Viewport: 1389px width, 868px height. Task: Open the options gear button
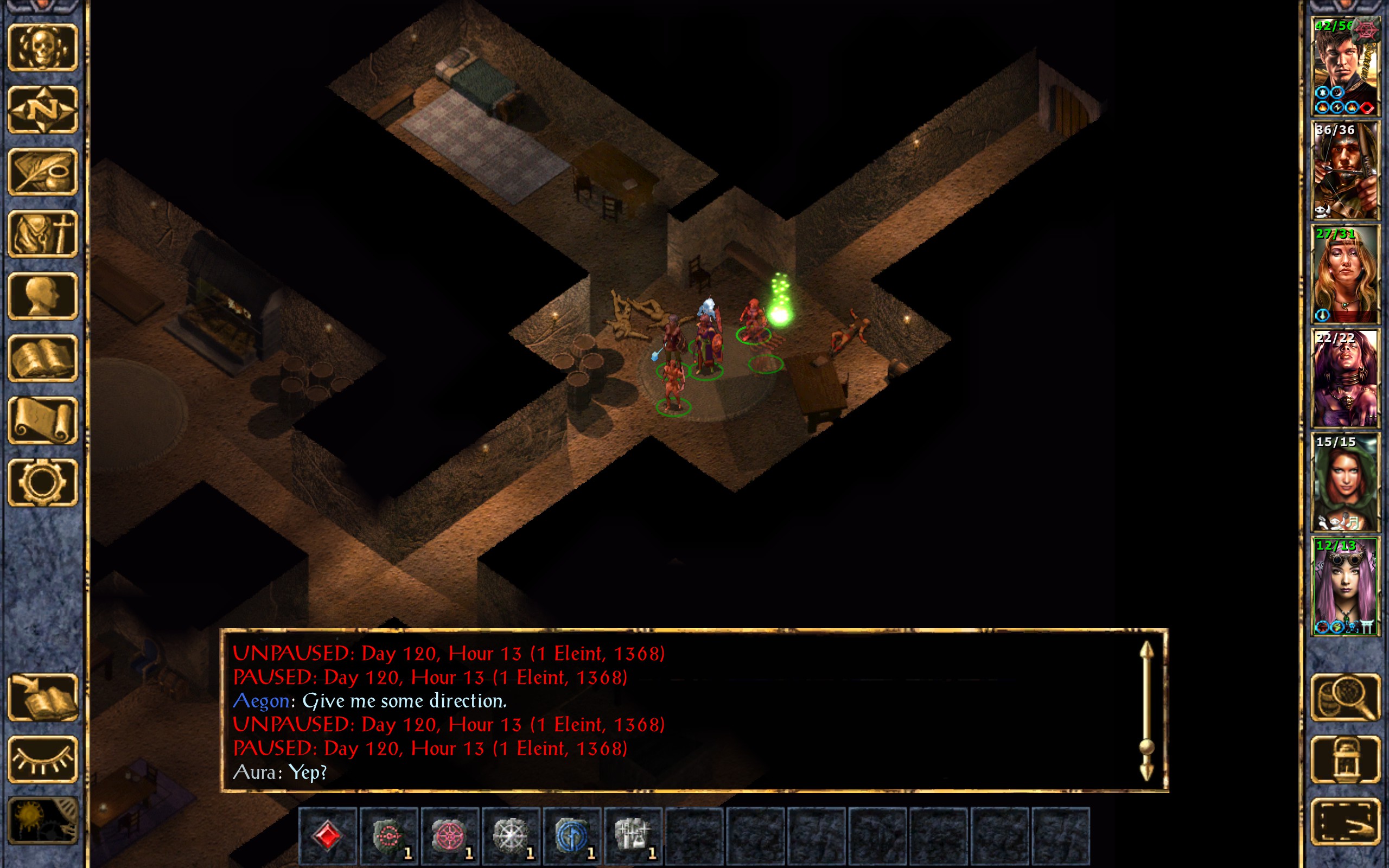coord(43,482)
